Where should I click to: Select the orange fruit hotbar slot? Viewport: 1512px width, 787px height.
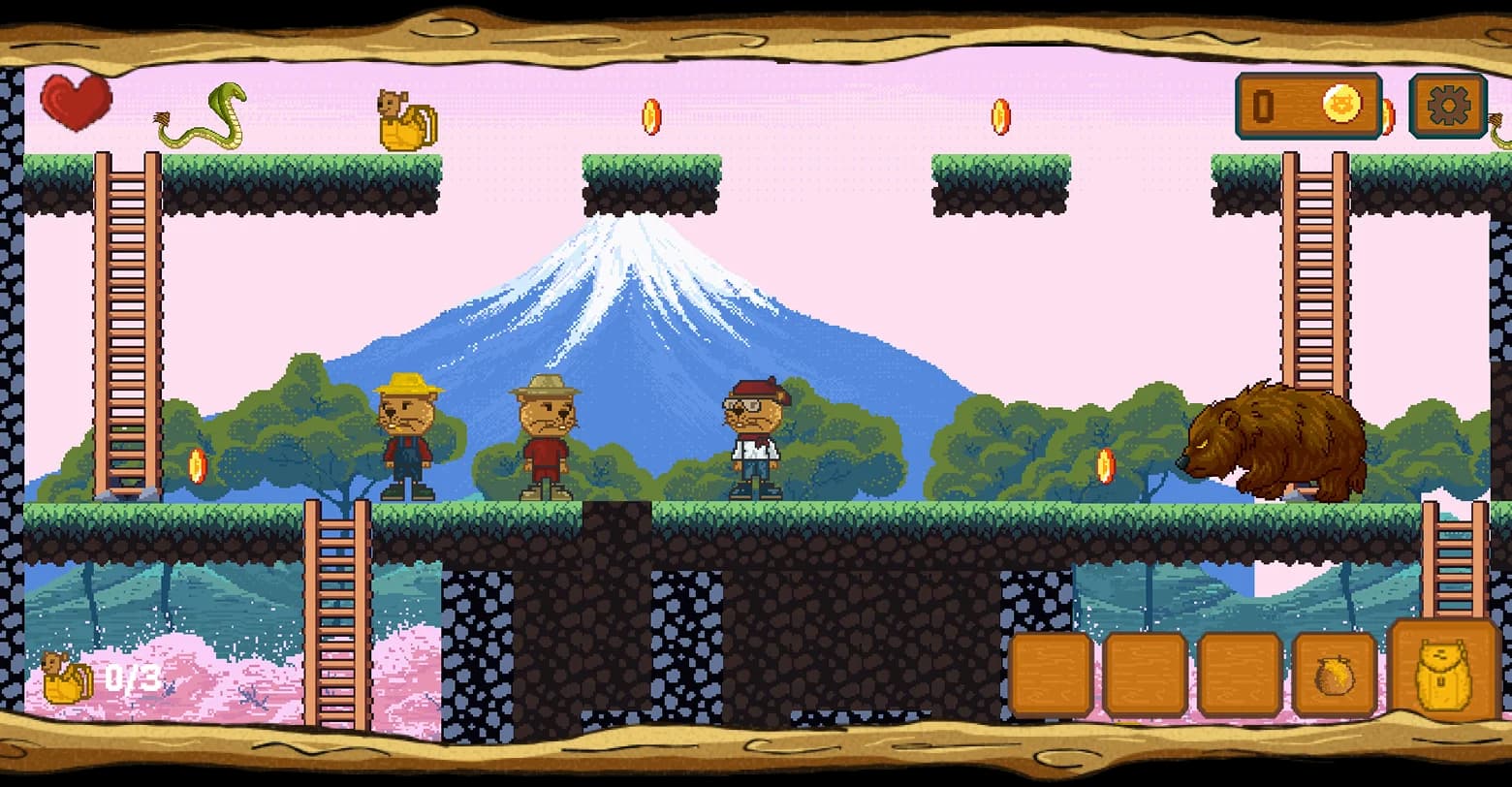[1334, 675]
